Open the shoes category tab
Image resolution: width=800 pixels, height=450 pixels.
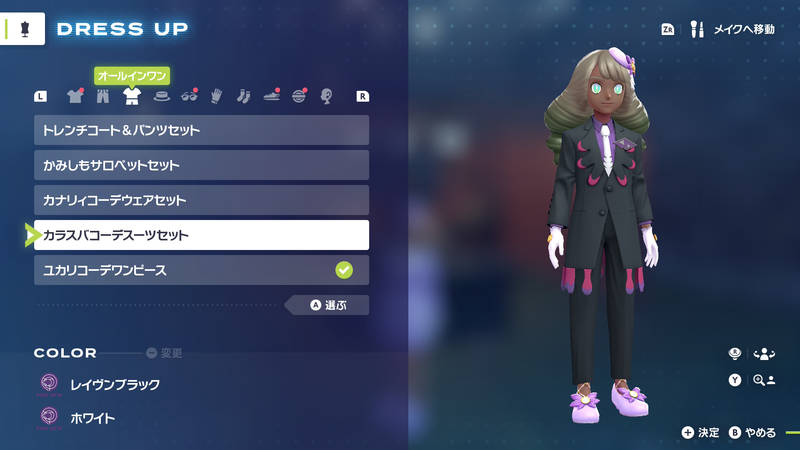pos(271,97)
